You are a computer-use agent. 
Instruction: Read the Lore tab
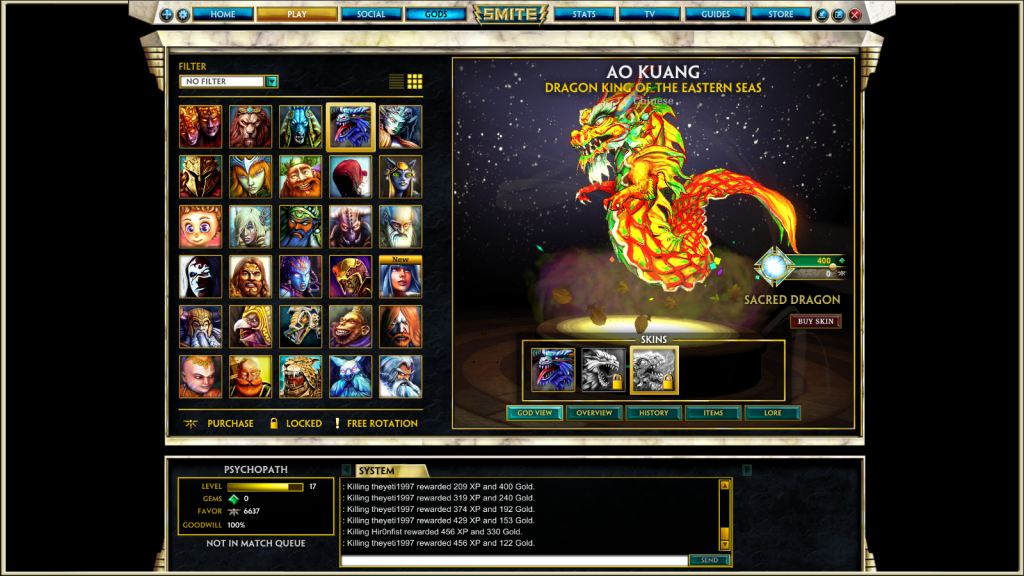pyautogui.click(x=772, y=412)
